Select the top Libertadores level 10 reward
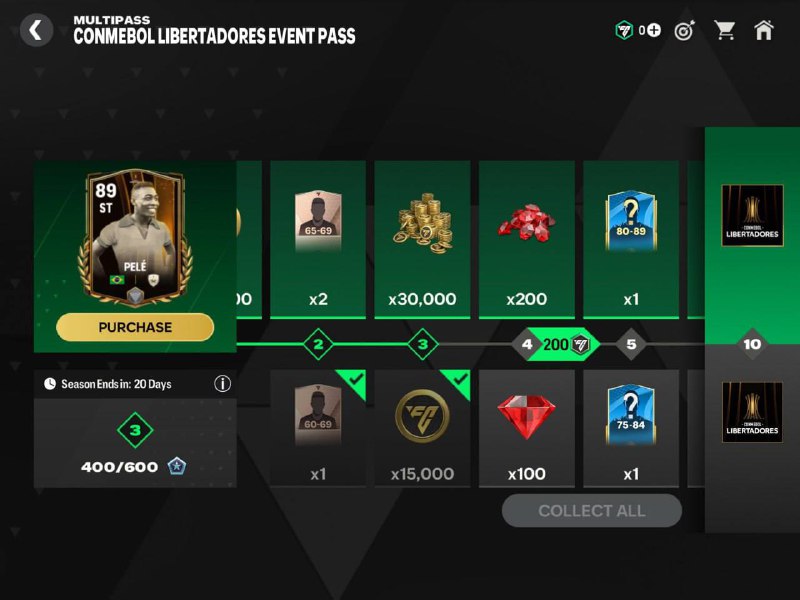The width and height of the screenshot is (800, 600). tap(752, 215)
